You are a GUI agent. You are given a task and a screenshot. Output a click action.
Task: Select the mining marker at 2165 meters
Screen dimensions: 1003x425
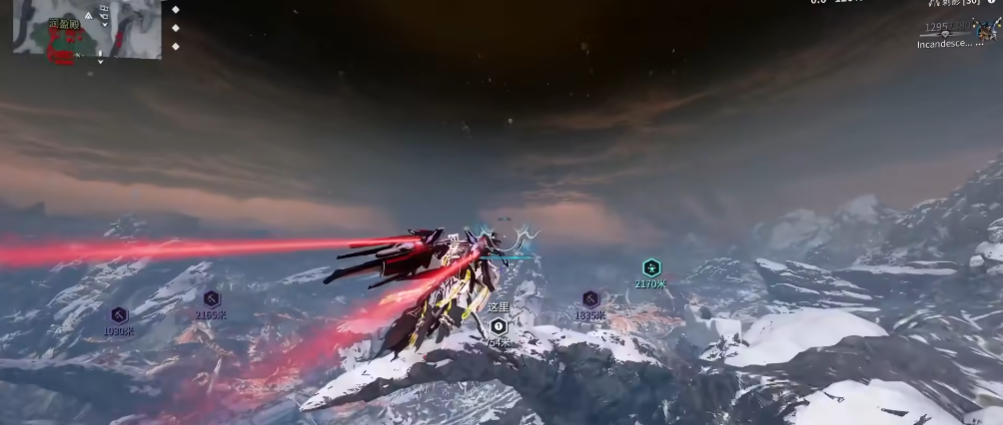point(211,298)
